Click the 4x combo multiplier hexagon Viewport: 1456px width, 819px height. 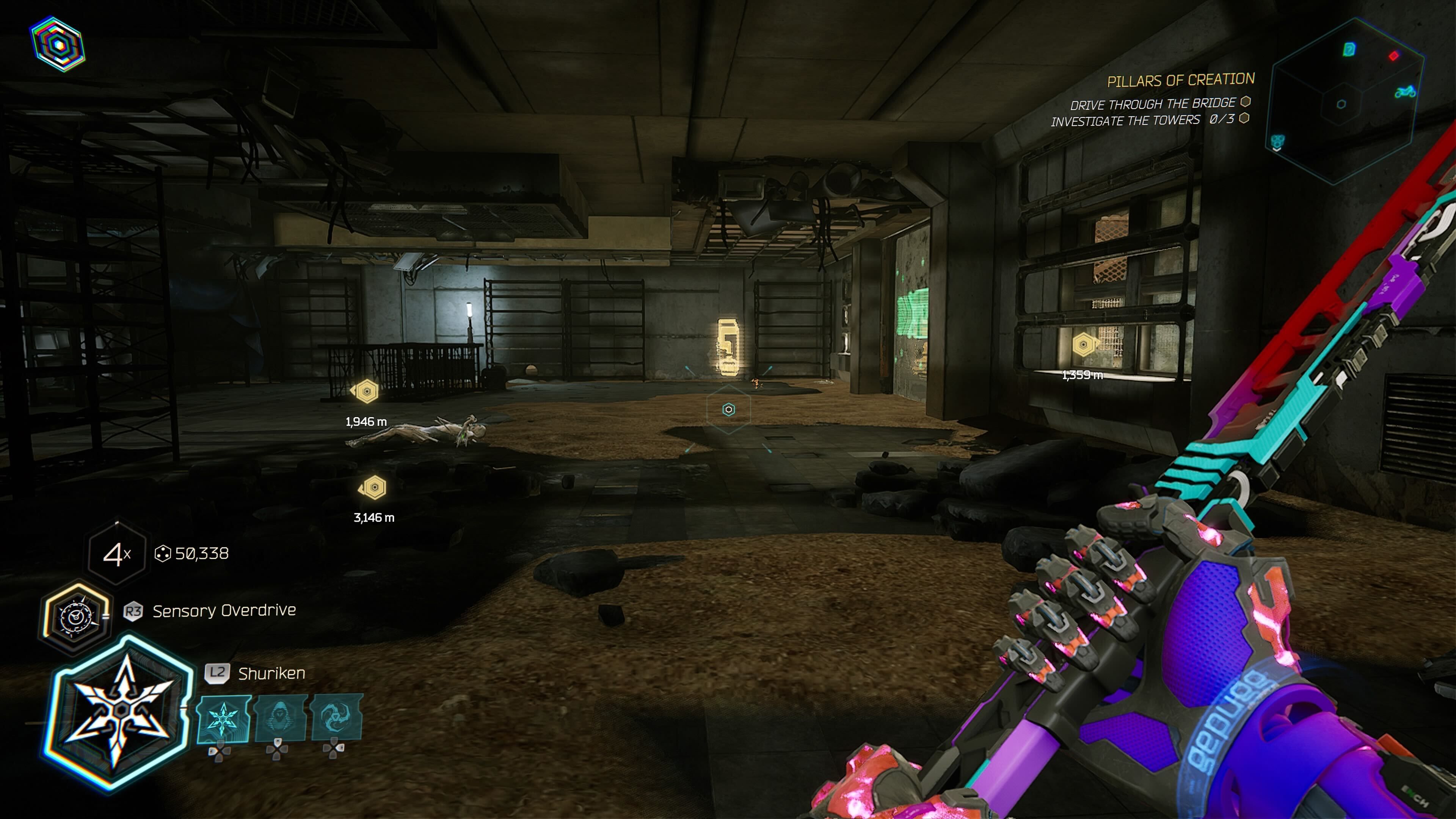click(x=117, y=554)
